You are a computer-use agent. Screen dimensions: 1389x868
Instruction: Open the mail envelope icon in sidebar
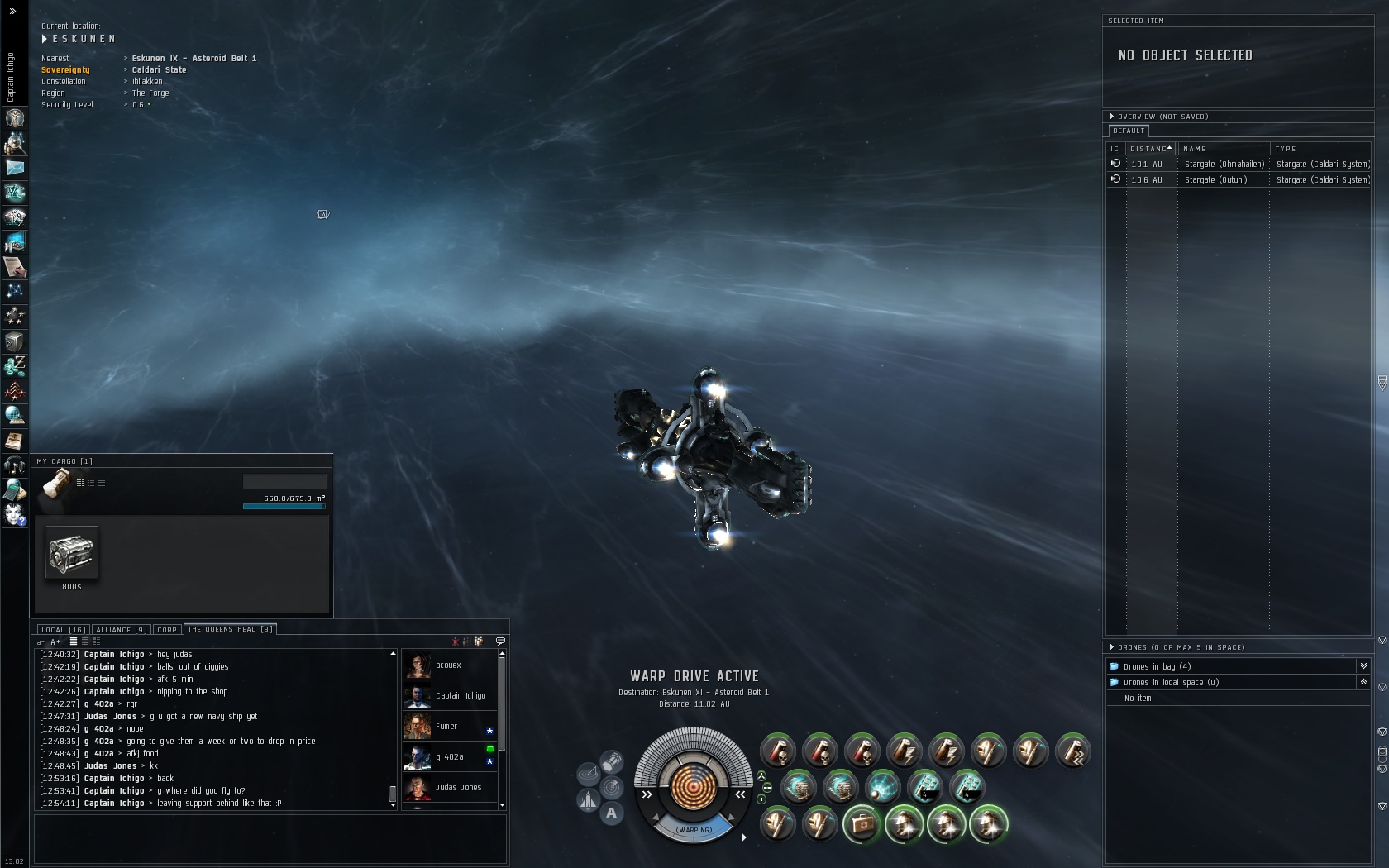[x=15, y=168]
